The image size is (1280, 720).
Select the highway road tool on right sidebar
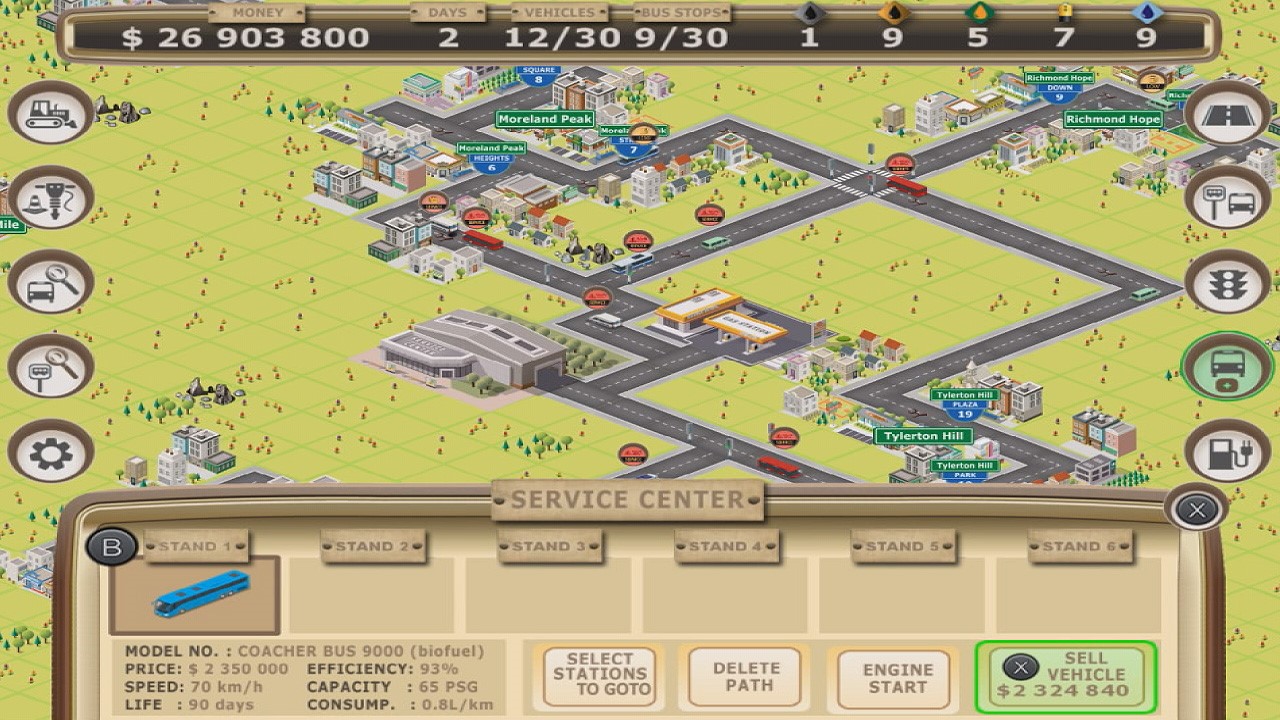pyautogui.click(x=1228, y=115)
